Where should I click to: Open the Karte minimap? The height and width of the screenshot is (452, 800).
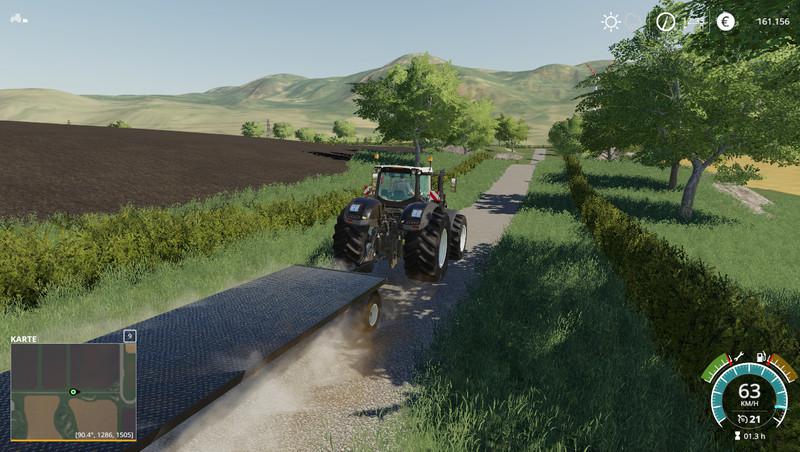click(x=73, y=390)
